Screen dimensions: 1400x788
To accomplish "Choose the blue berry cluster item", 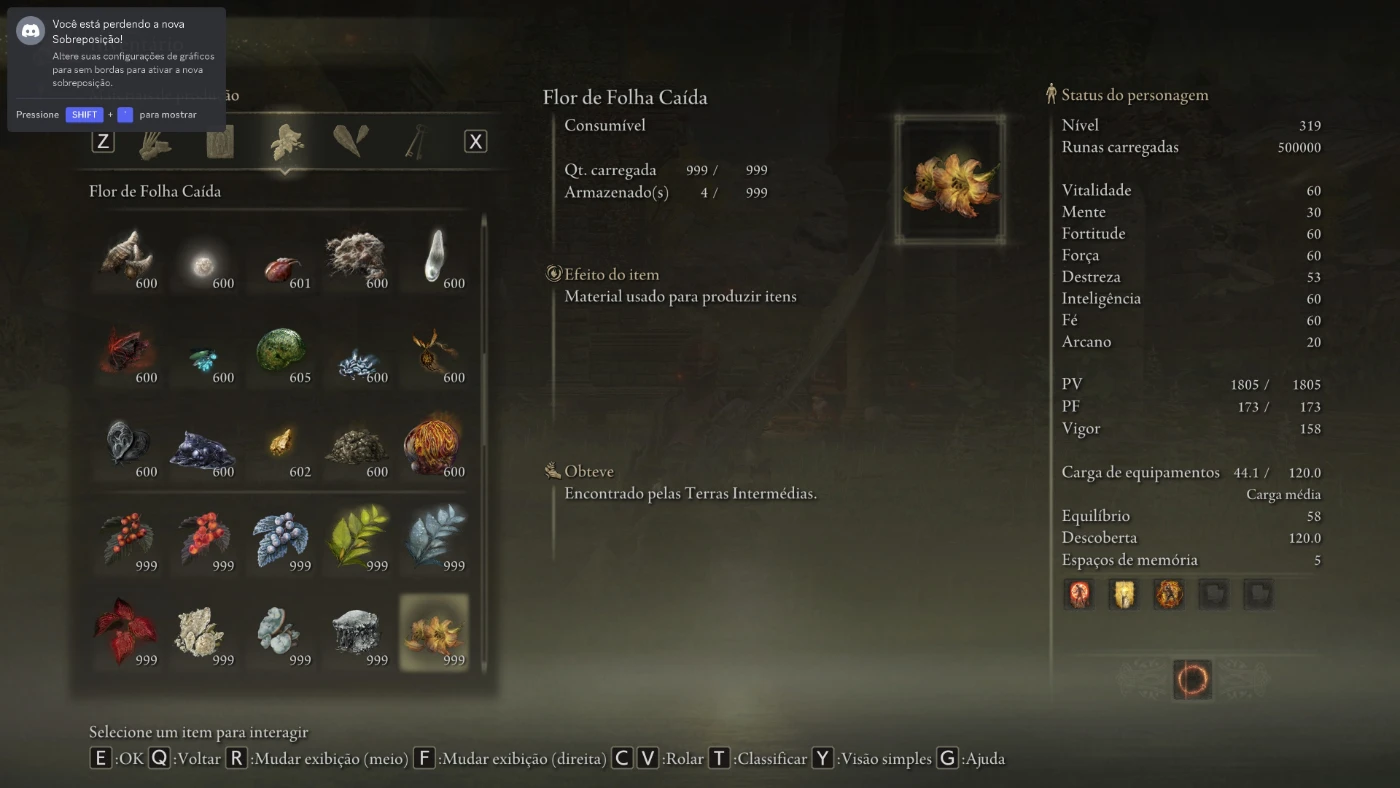I will (280, 538).
